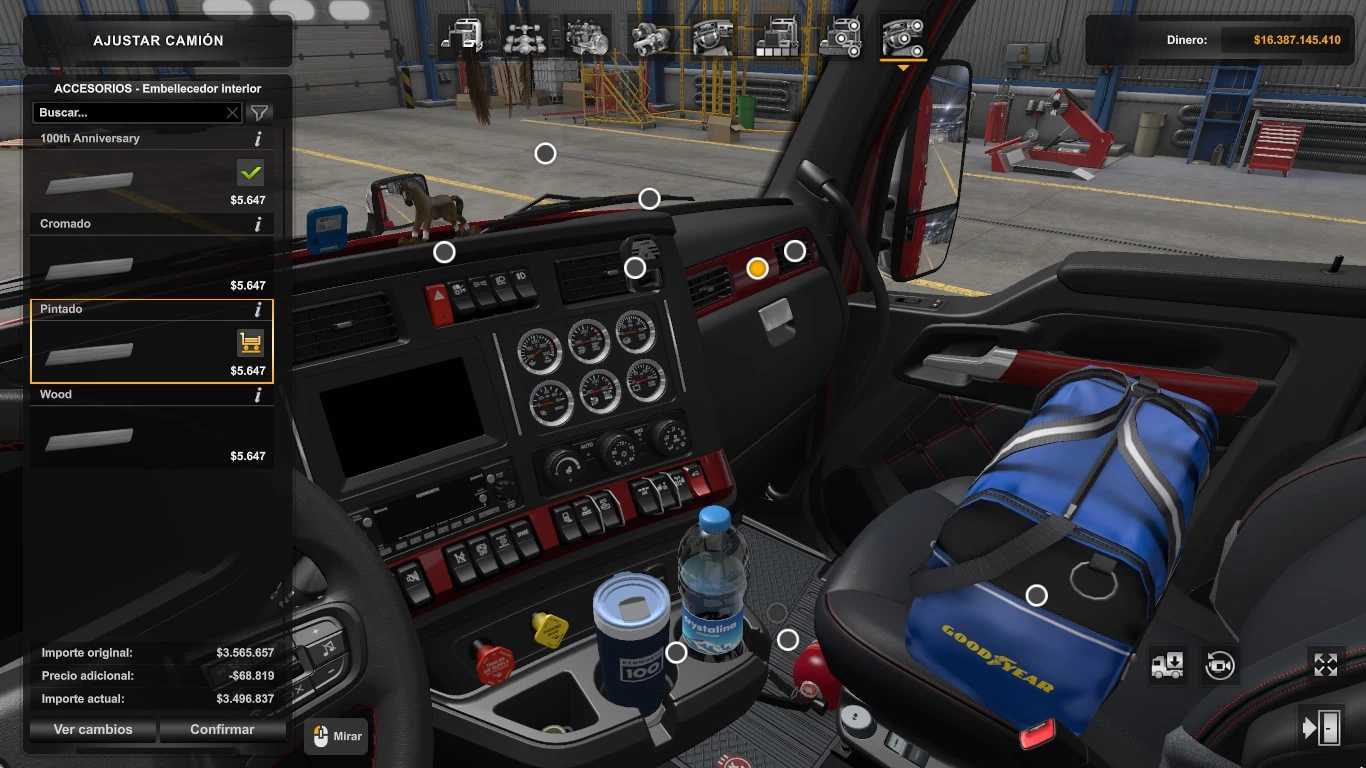
Task: Confirm the truck changes with Confirmar
Action: coord(222,730)
